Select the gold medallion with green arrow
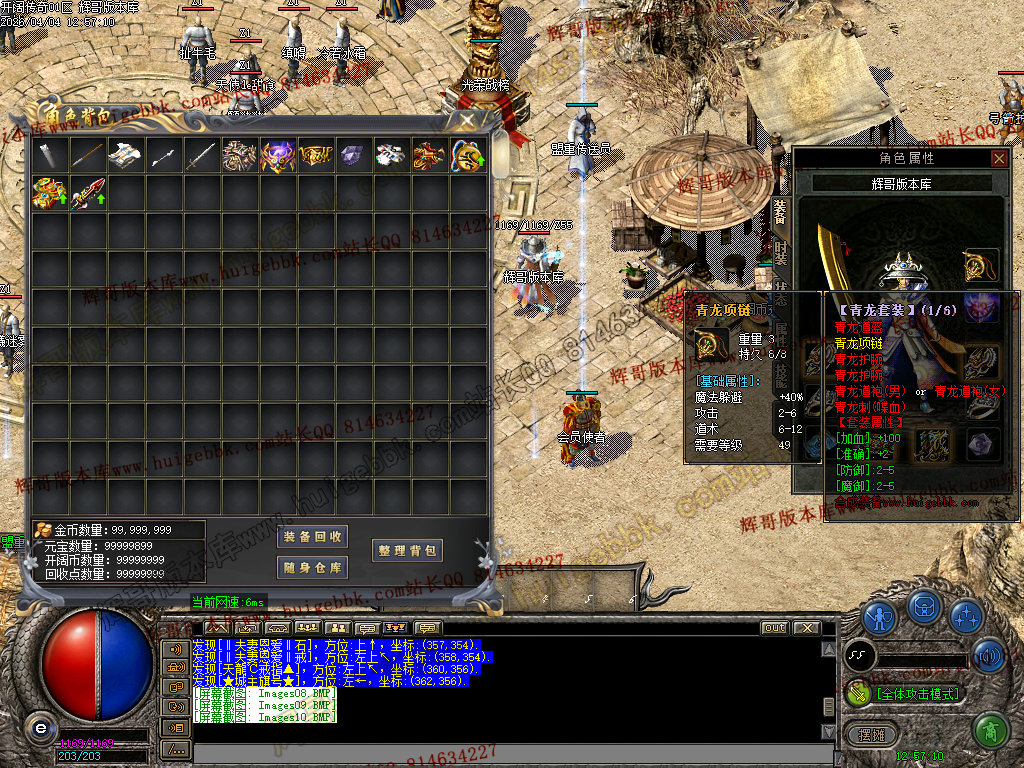Screen dimensions: 1024x768 coord(467,155)
